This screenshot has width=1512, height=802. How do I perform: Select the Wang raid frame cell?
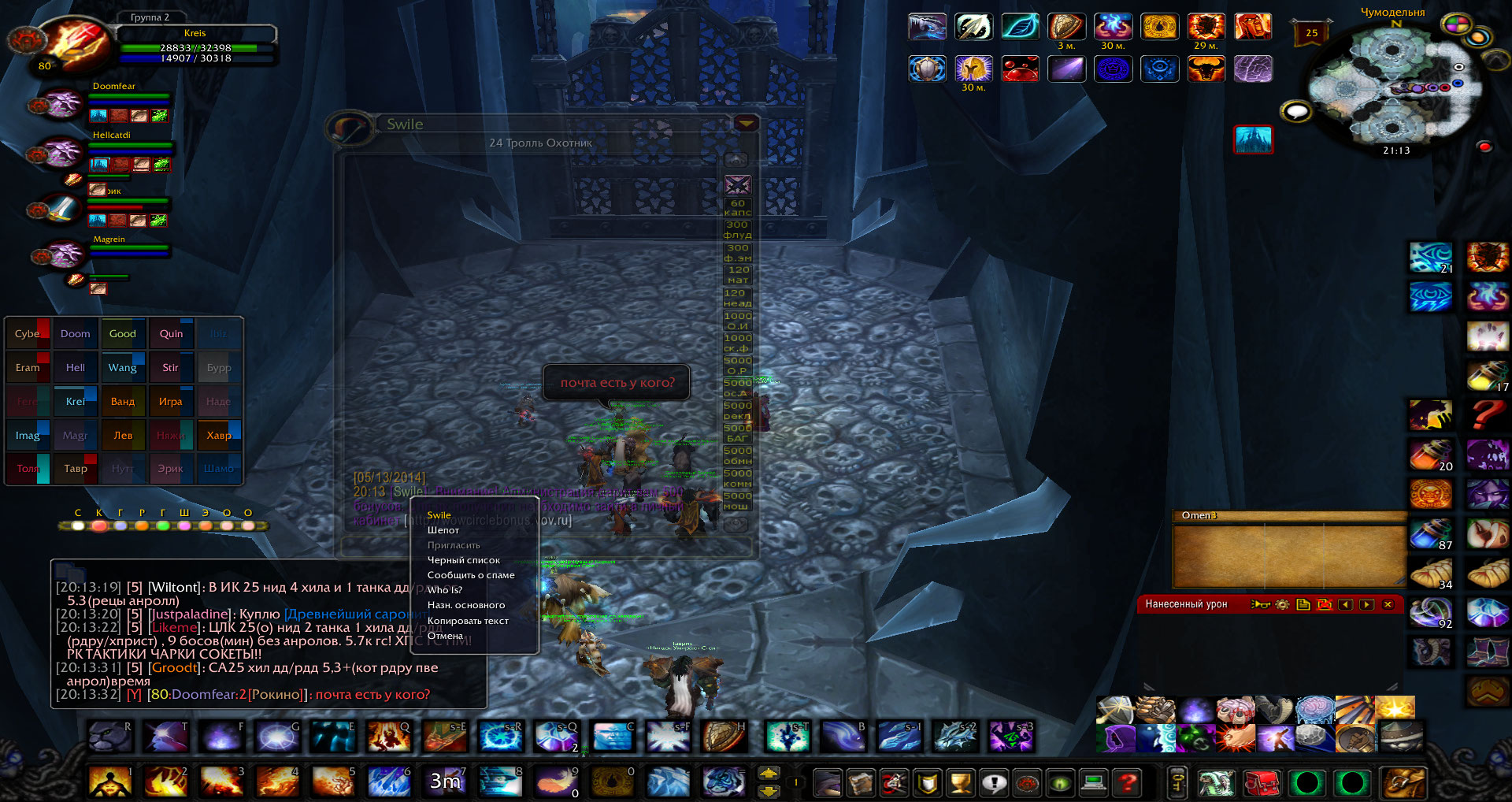tap(122, 368)
